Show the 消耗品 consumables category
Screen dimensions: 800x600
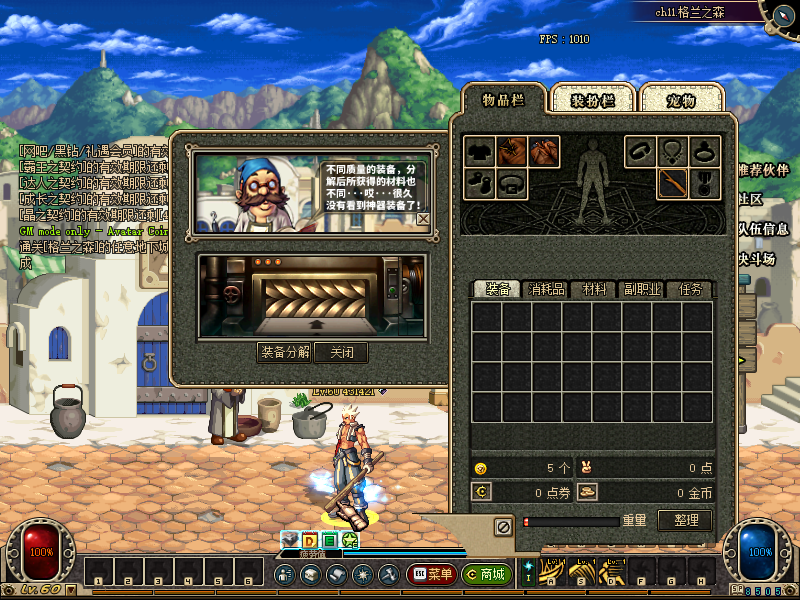point(546,289)
